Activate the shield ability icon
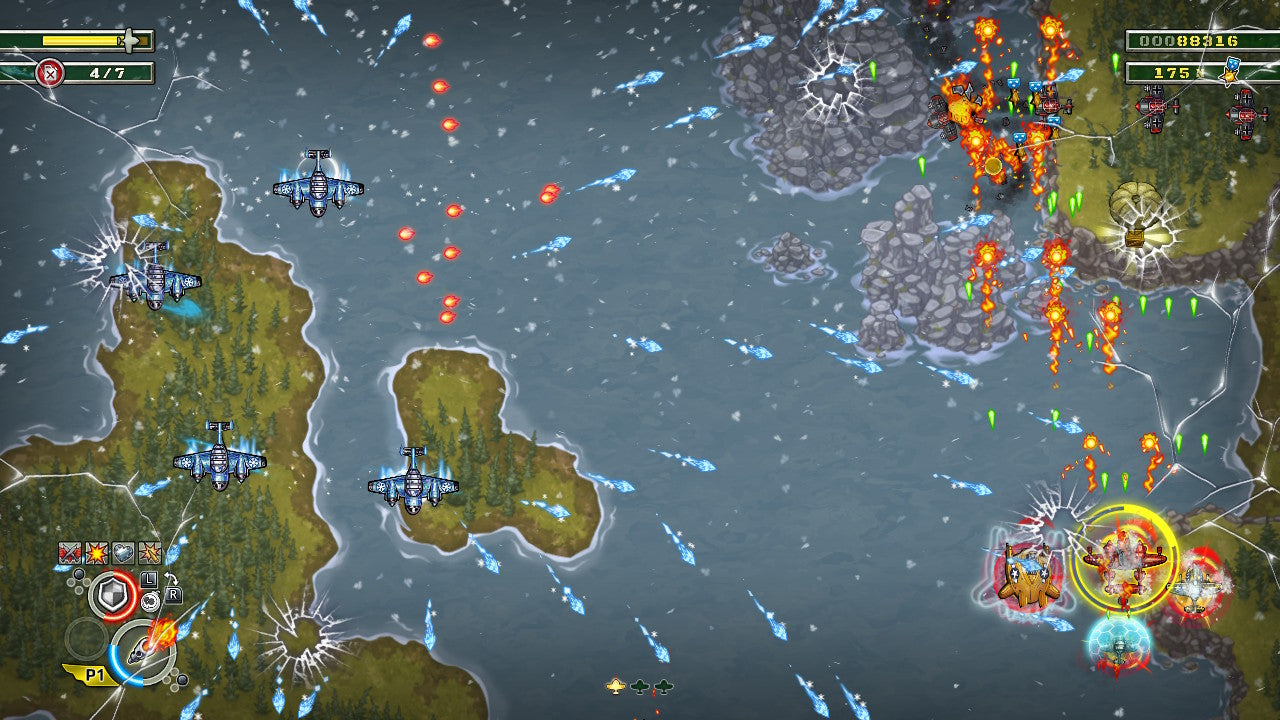Image resolution: width=1280 pixels, height=720 pixels. (x=113, y=595)
